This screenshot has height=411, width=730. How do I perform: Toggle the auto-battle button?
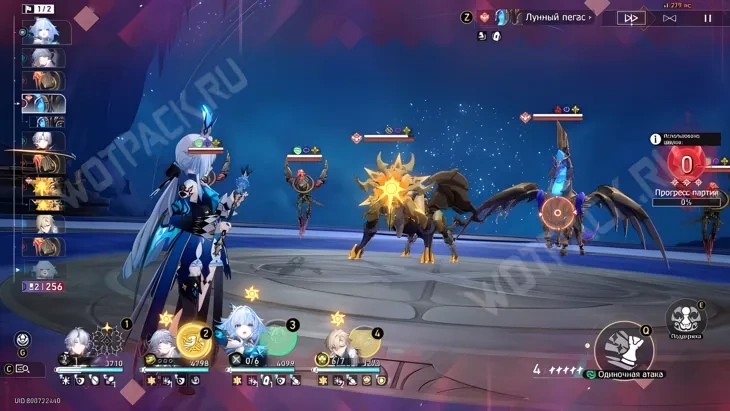click(670, 18)
